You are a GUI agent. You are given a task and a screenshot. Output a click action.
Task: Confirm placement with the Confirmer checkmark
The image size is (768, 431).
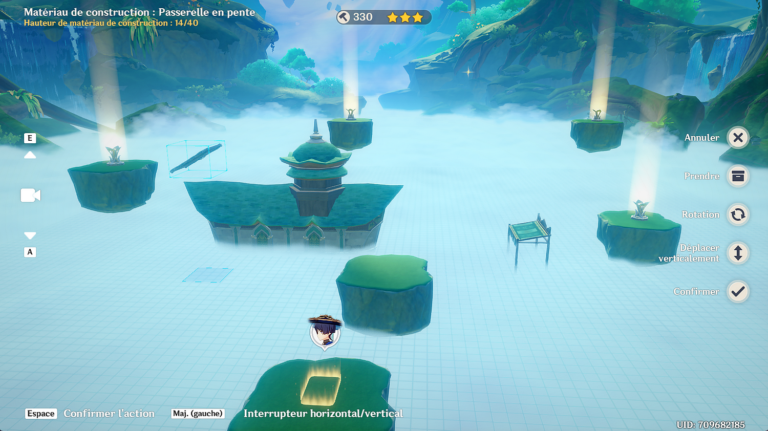pyautogui.click(x=738, y=291)
